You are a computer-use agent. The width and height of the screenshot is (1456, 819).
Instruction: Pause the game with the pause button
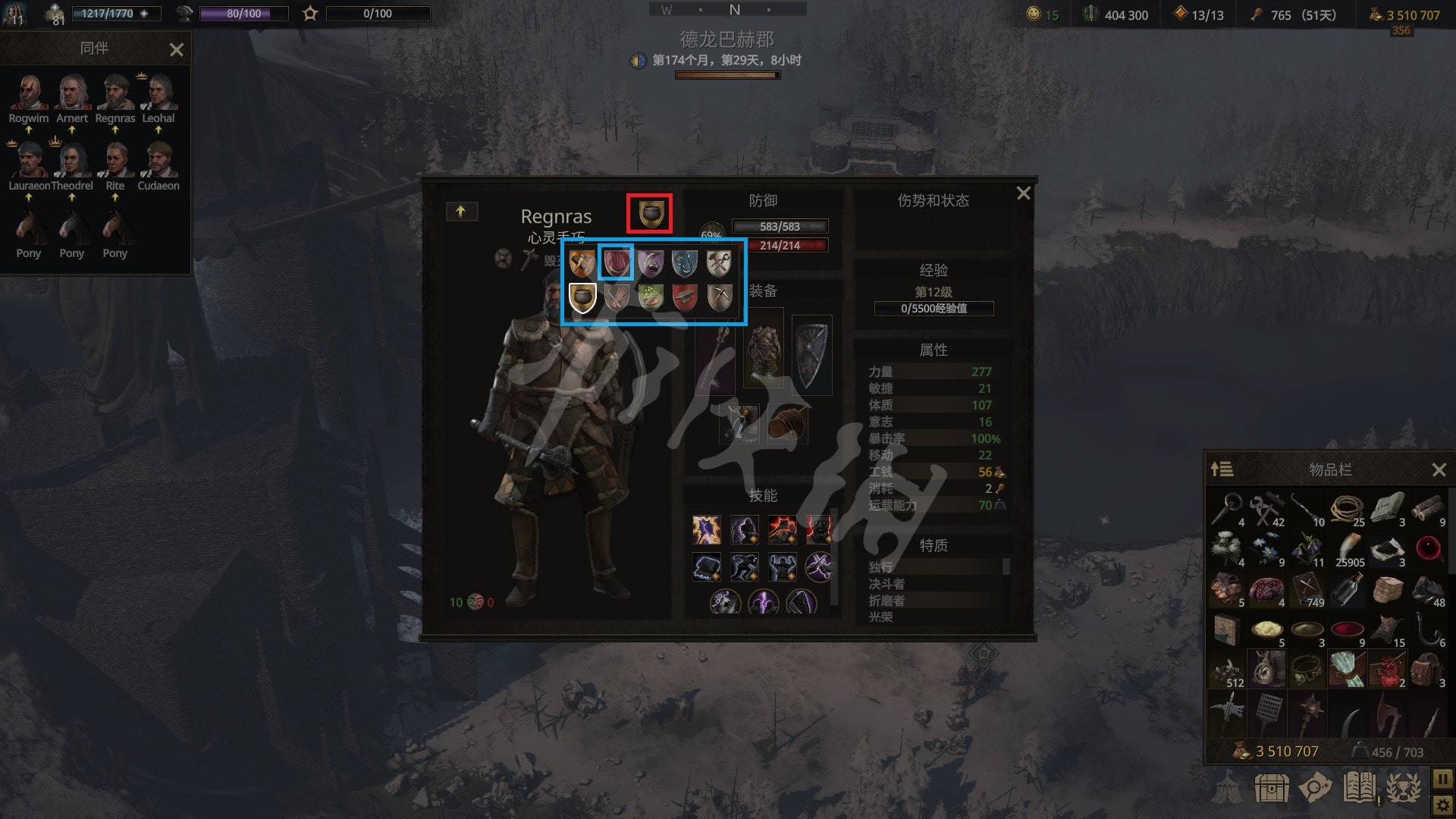(1442, 779)
